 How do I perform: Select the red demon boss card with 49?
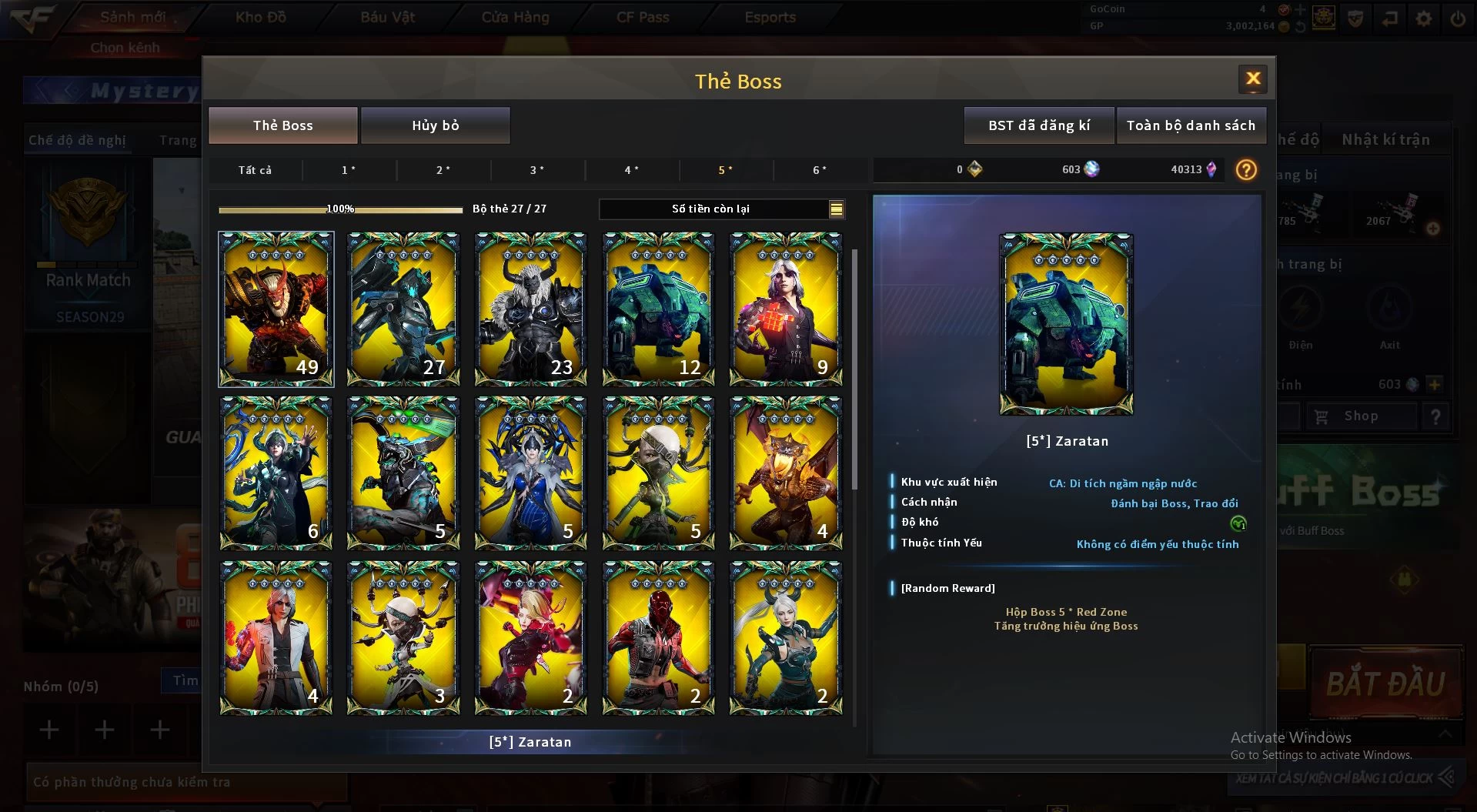tap(276, 309)
